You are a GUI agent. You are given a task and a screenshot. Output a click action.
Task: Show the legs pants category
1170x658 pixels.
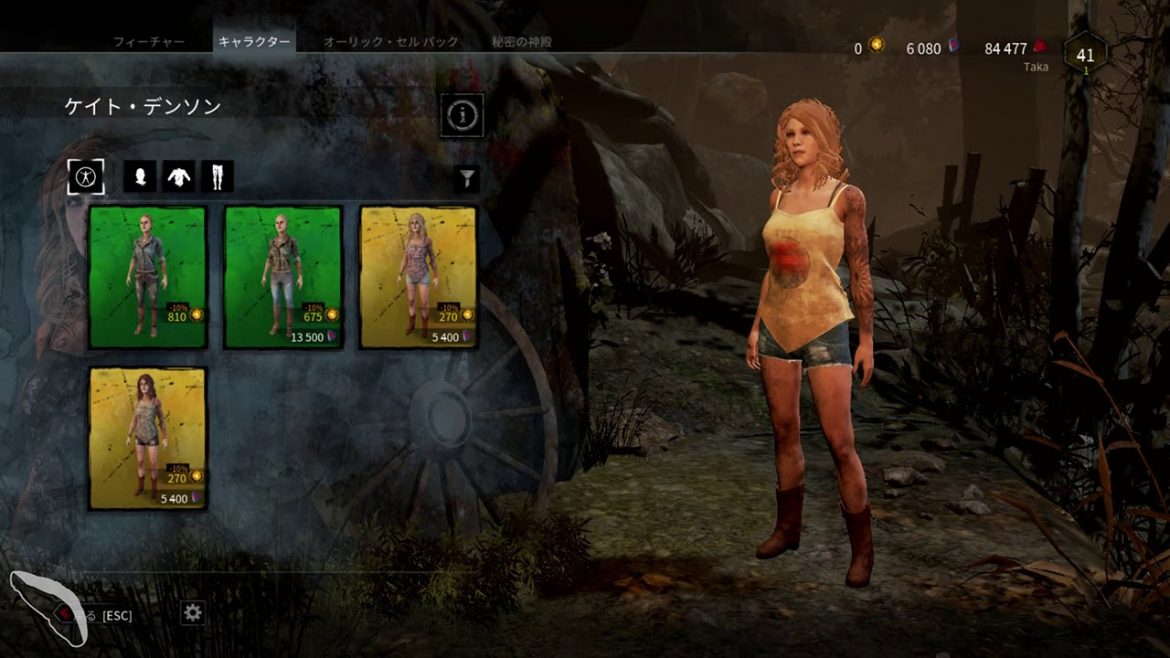(217, 177)
